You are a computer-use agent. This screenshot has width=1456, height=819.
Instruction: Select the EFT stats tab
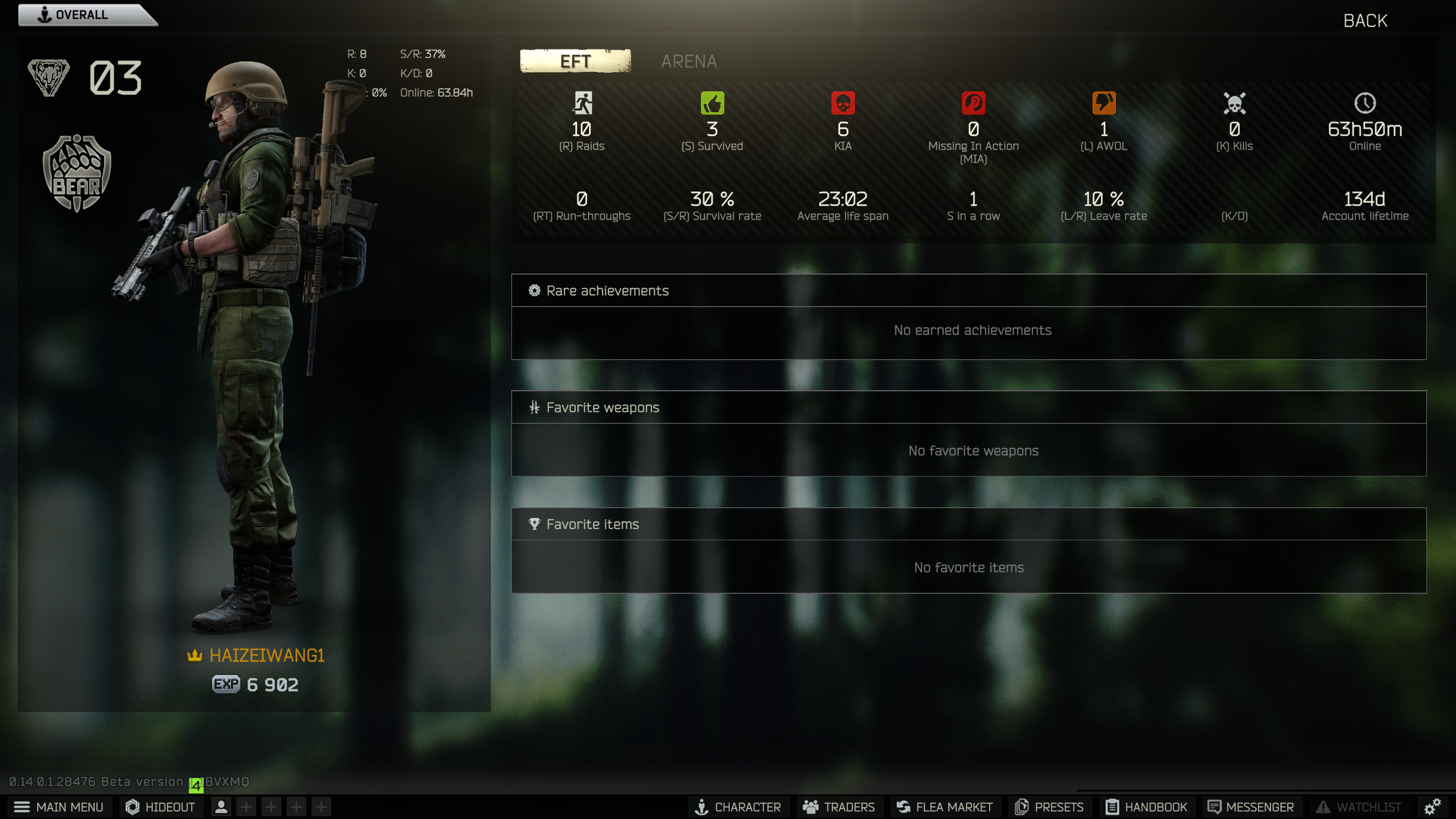[x=574, y=61]
